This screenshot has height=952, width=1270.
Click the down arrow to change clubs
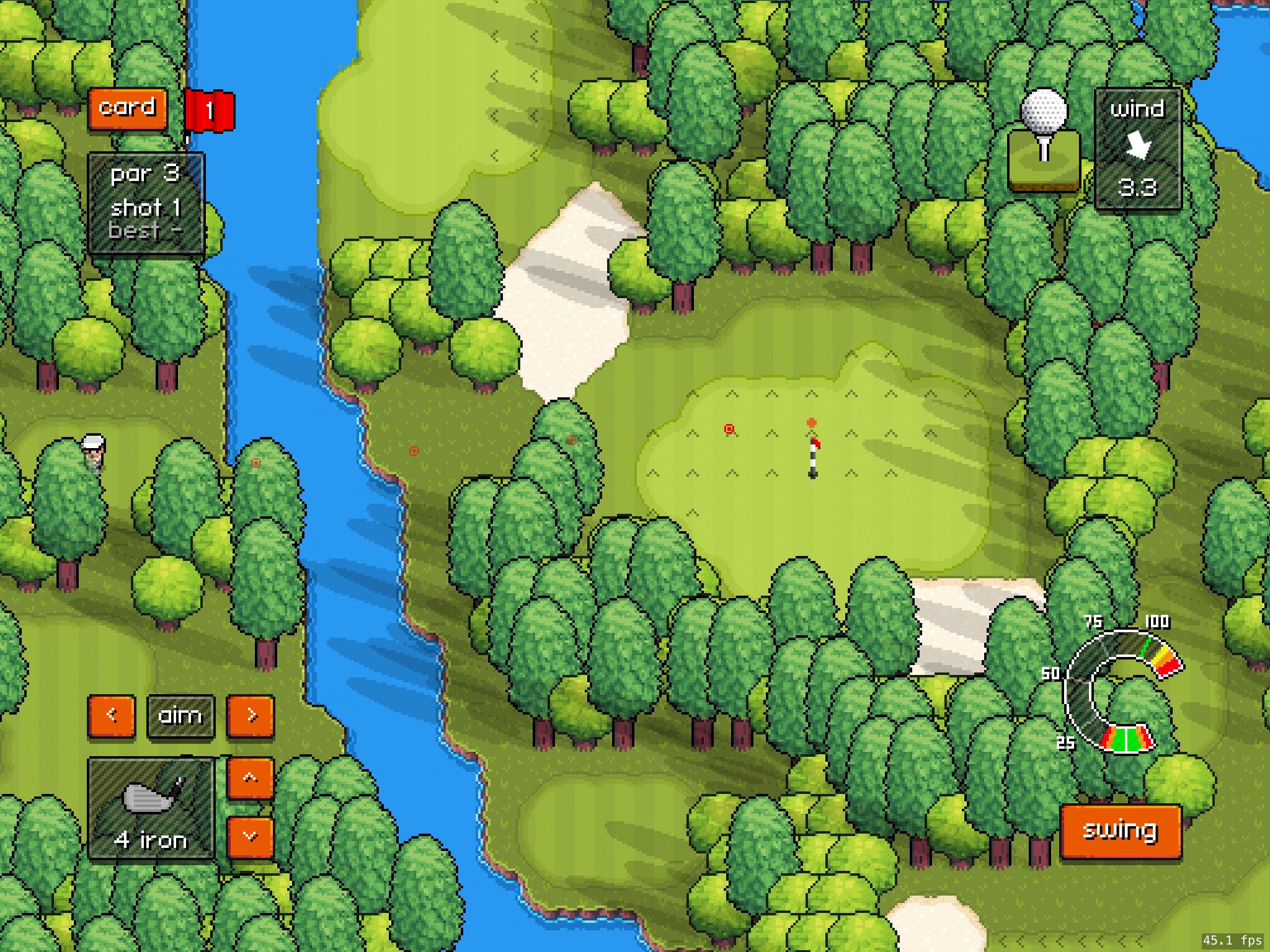pyautogui.click(x=251, y=835)
